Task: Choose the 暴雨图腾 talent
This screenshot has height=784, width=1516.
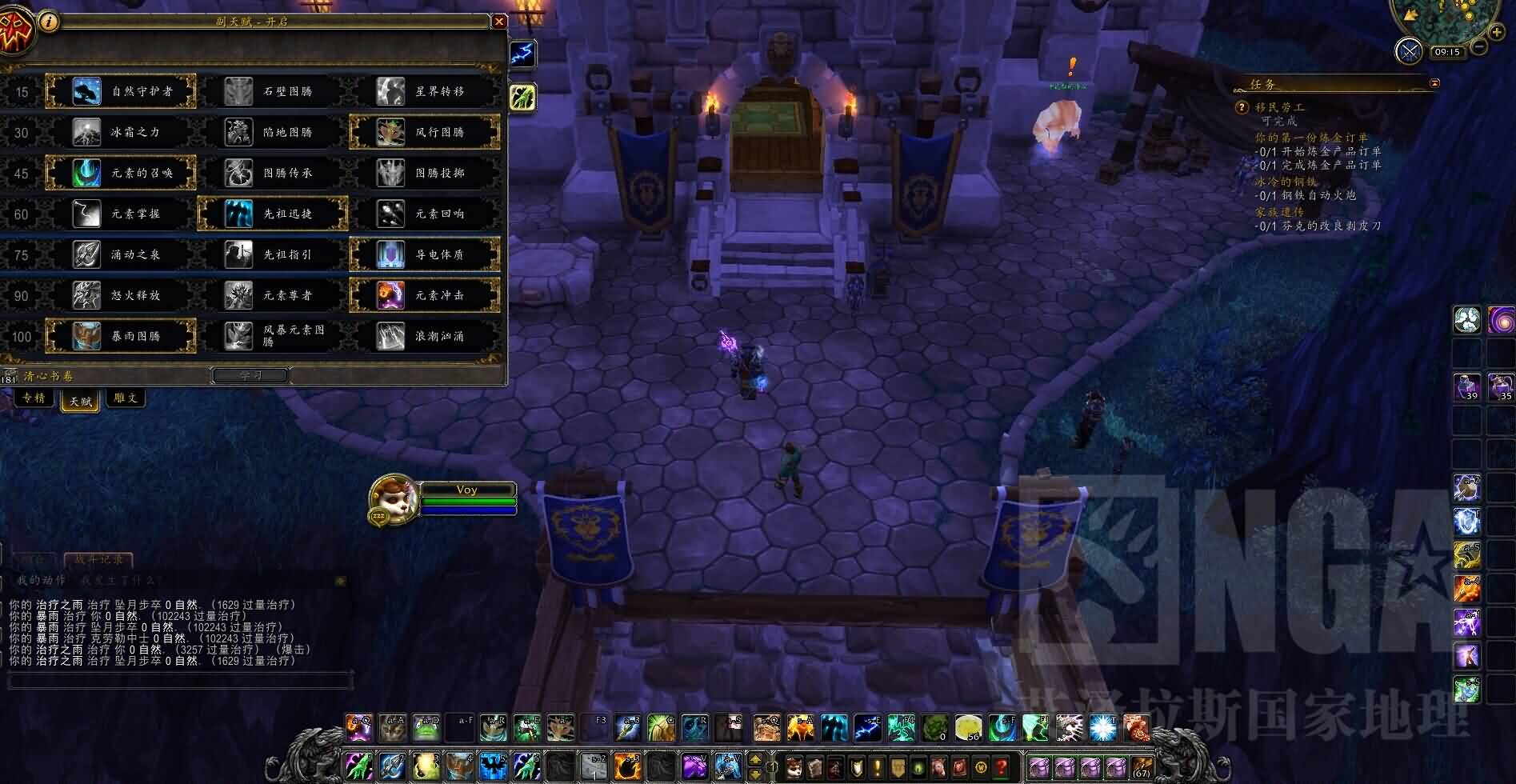Action: [x=122, y=336]
